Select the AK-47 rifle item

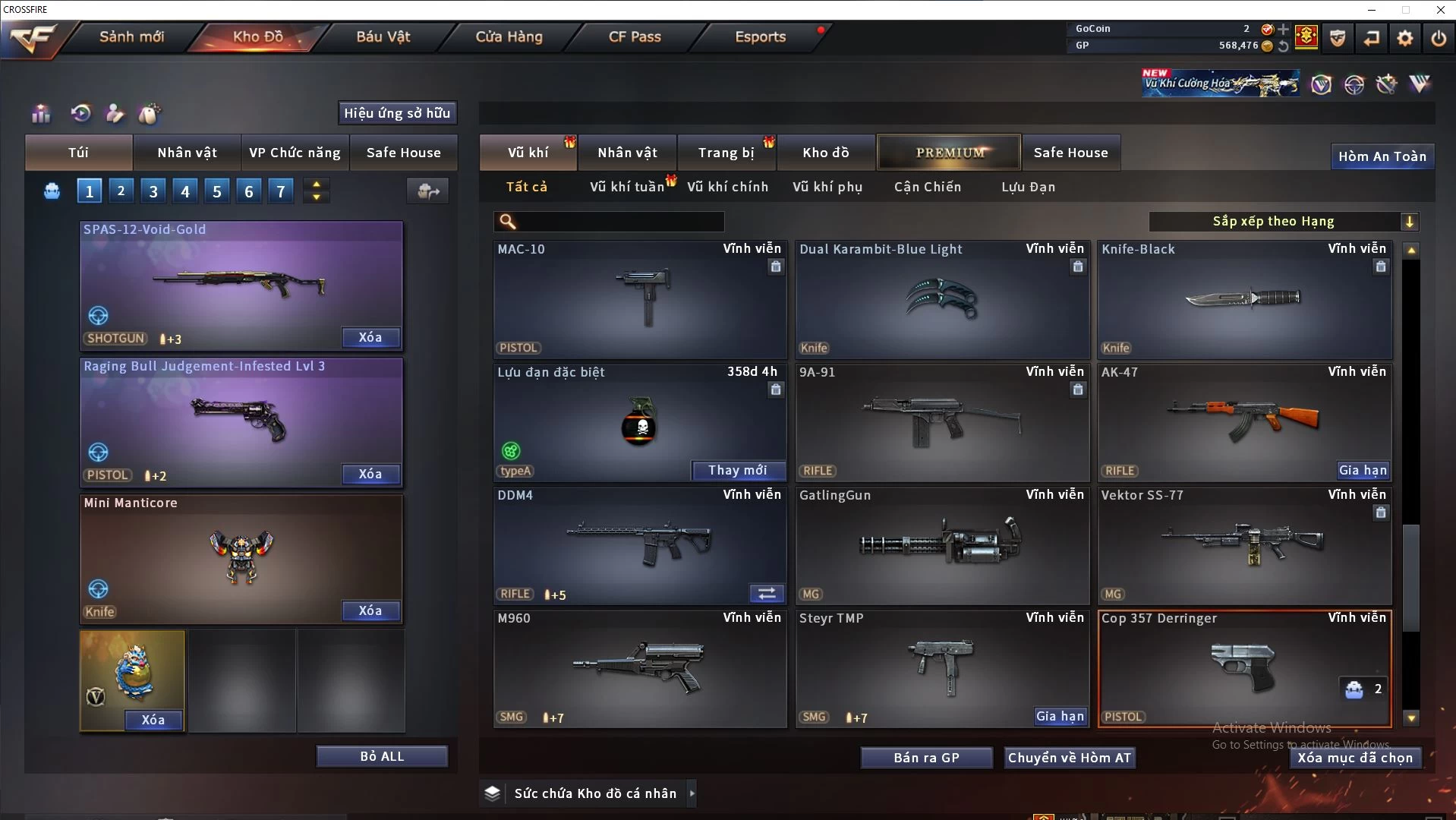(x=1243, y=421)
